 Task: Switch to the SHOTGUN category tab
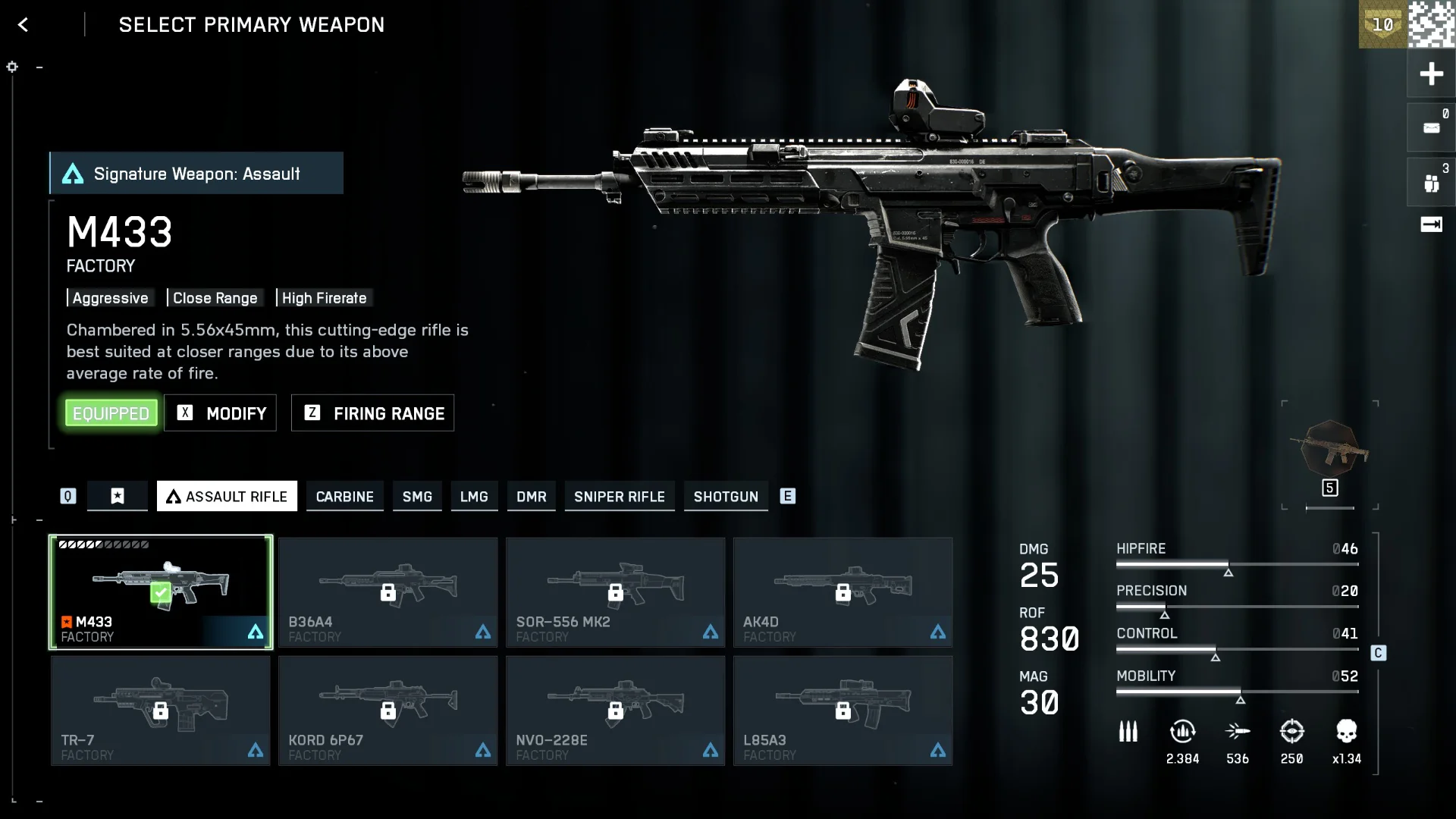click(x=726, y=497)
